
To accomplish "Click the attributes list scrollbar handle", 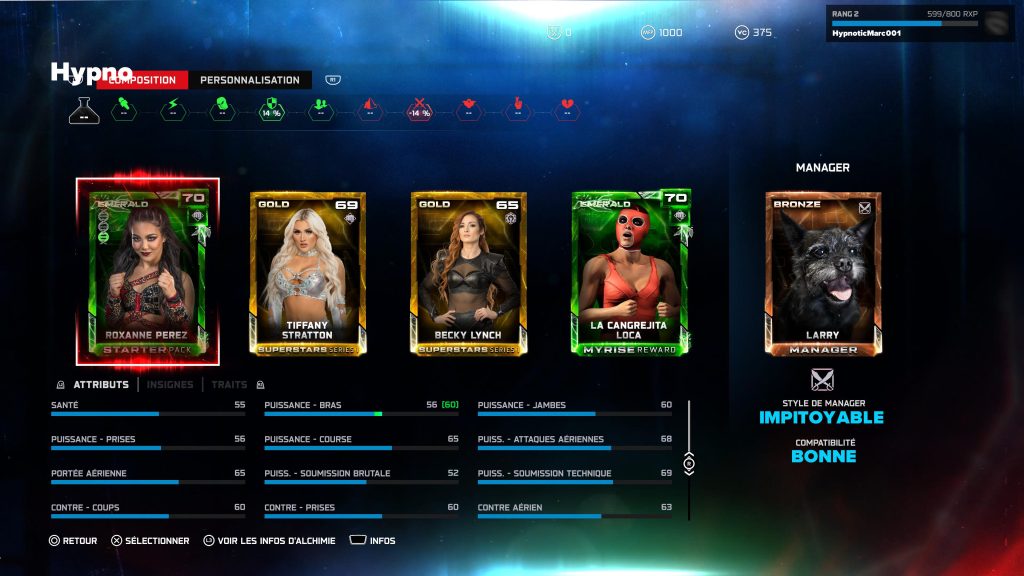I will (688, 464).
